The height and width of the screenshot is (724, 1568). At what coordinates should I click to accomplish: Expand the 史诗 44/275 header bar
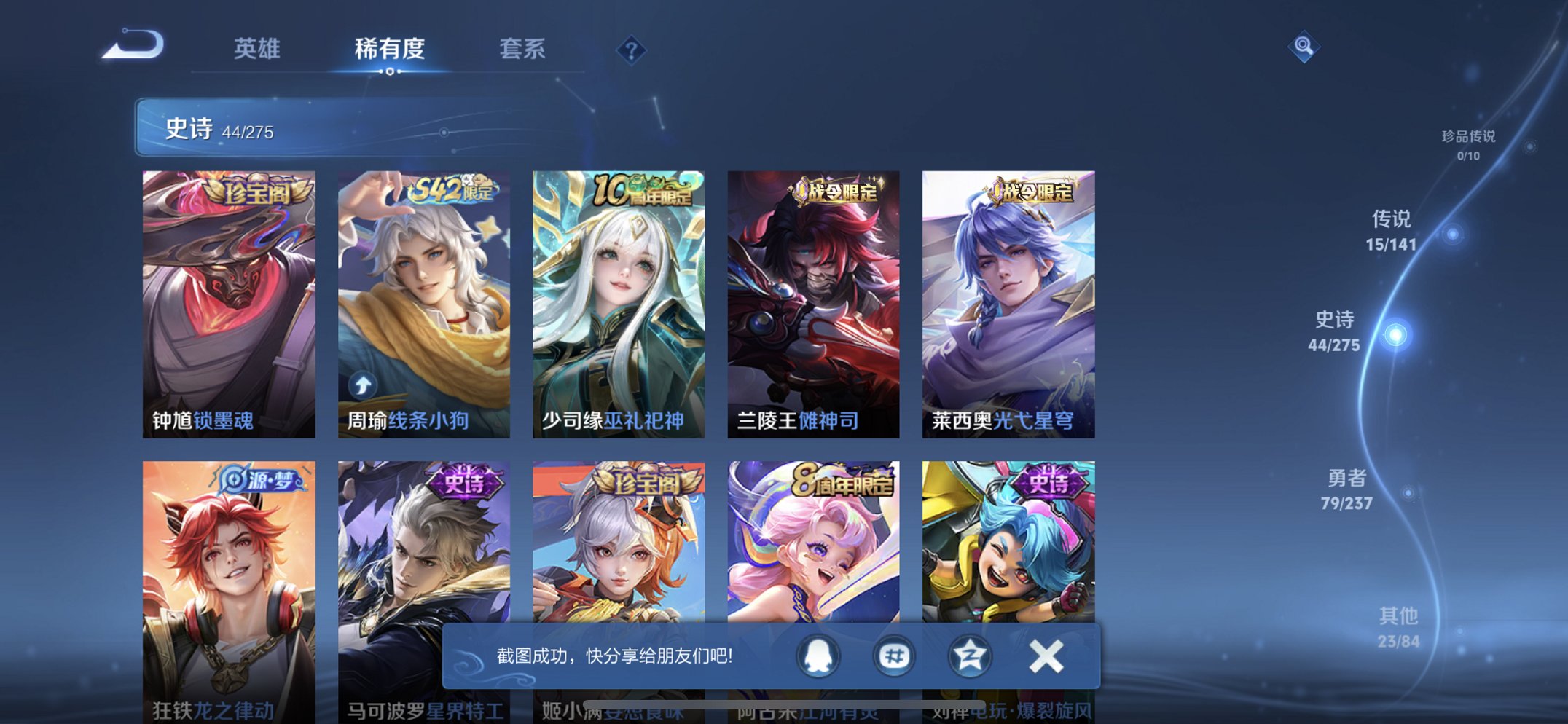point(306,130)
